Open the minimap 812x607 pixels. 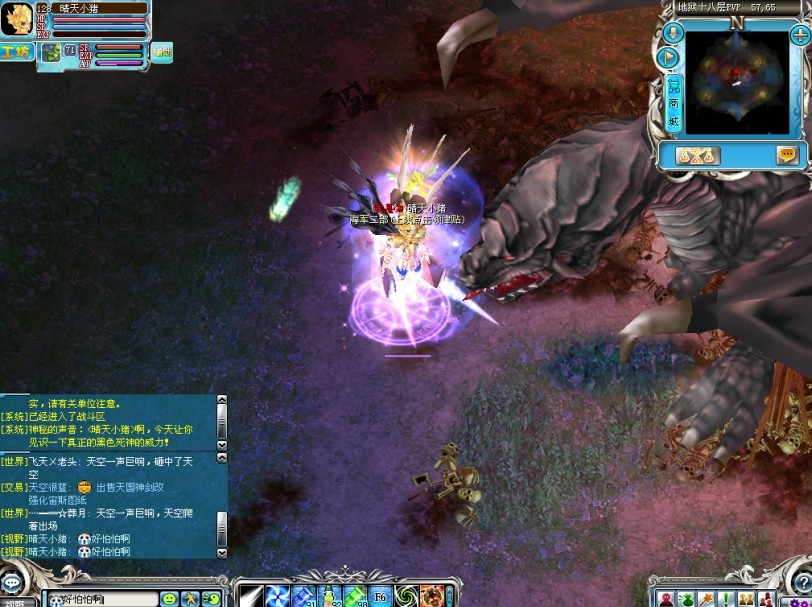coord(736,82)
